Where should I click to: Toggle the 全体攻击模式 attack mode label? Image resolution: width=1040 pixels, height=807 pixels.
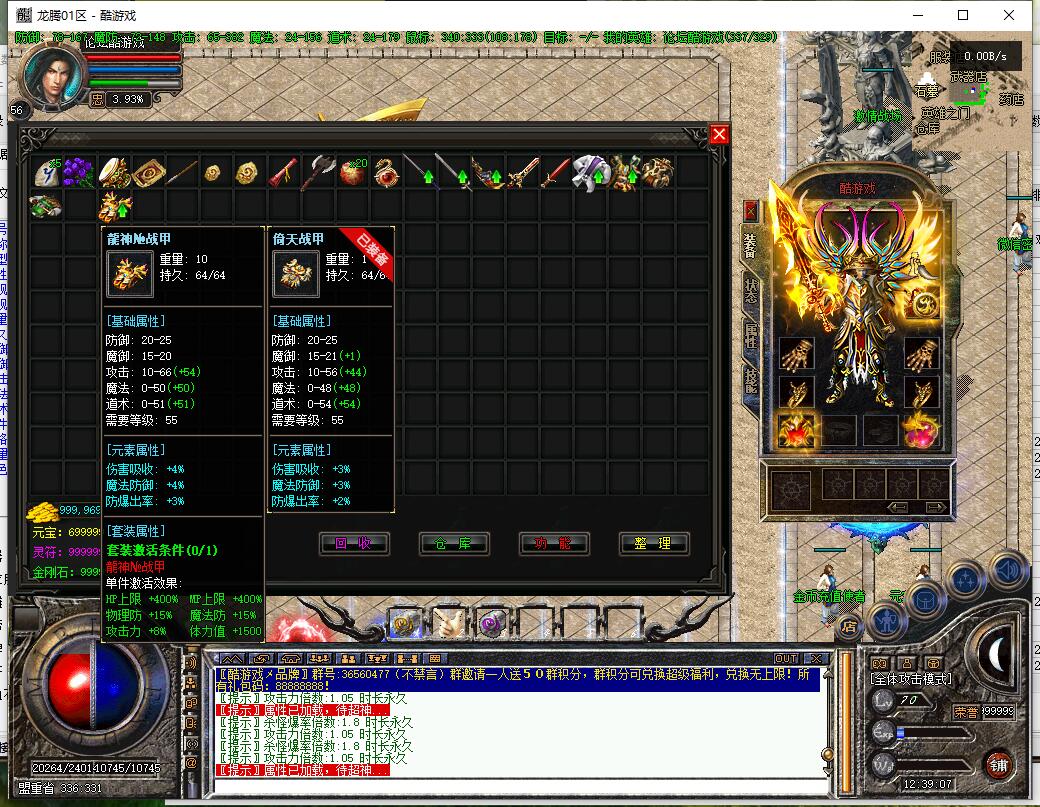pos(913,681)
